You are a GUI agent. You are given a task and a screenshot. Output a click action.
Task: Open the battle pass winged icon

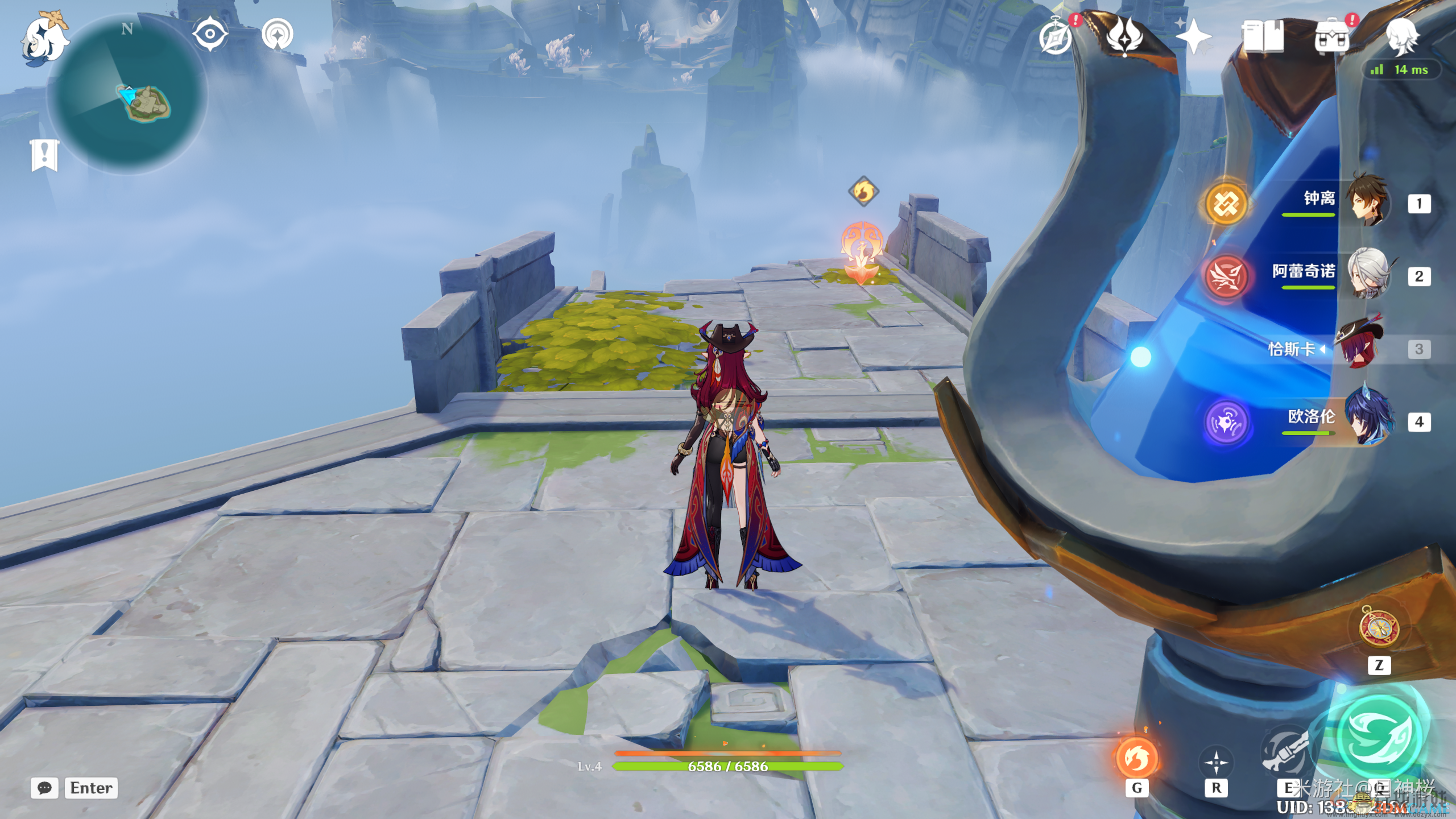[1124, 36]
